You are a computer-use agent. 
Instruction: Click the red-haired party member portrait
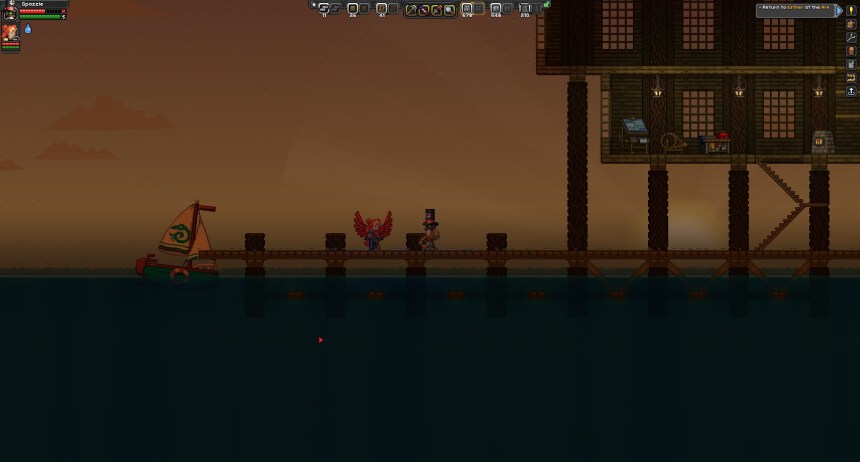10,34
